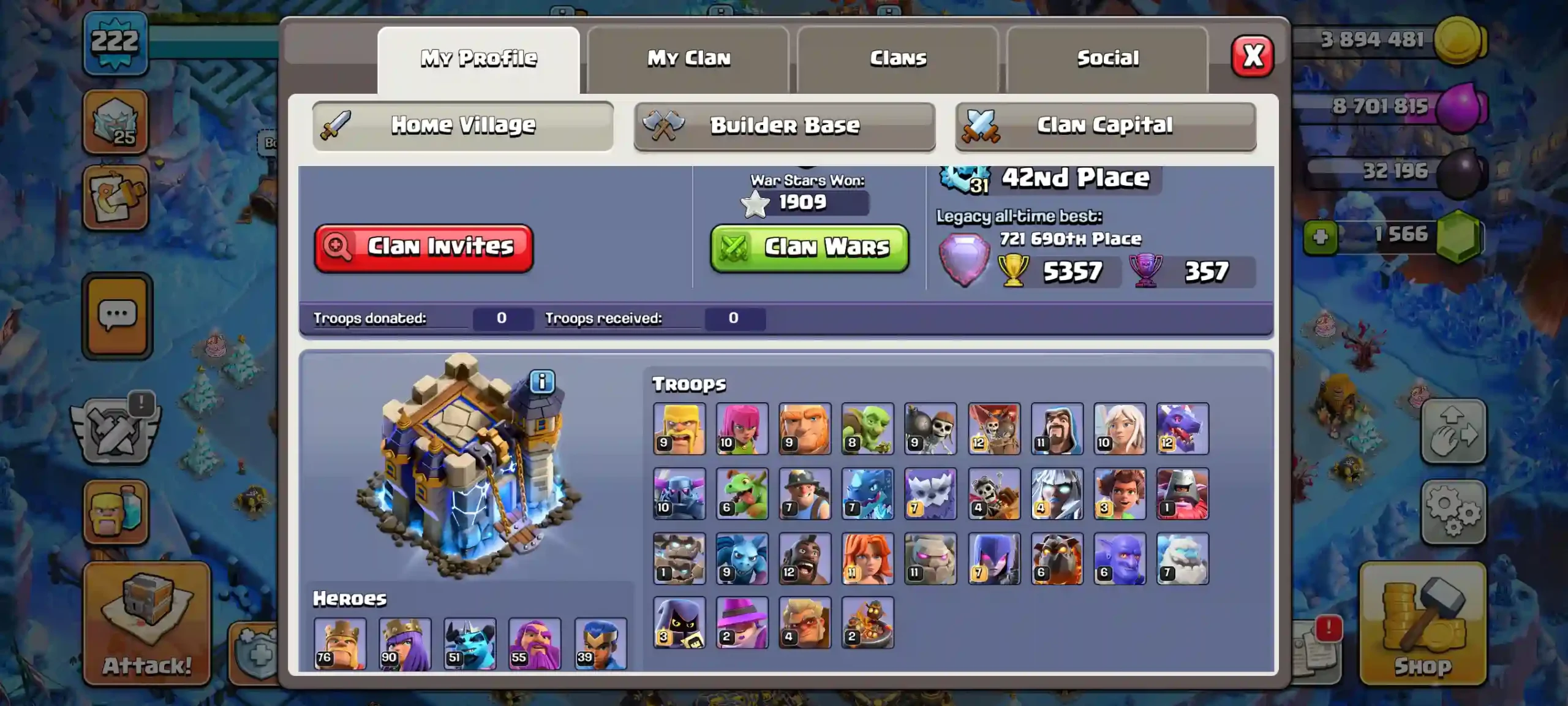This screenshot has width=1568, height=706.
Task: Switch to the My Clan tab
Action: (688, 59)
